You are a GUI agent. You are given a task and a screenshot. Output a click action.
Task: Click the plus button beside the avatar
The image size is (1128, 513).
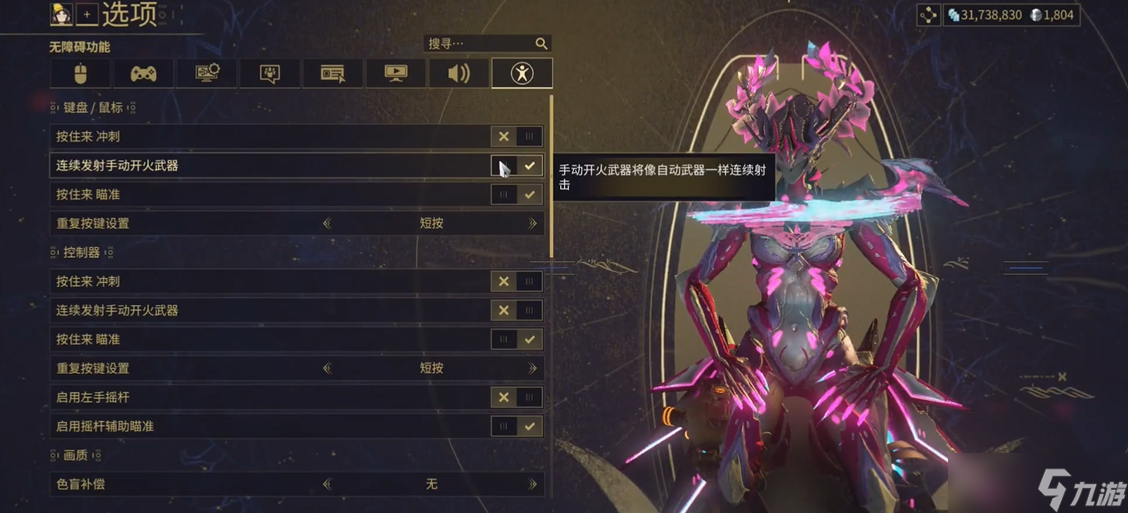pos(87,14)
